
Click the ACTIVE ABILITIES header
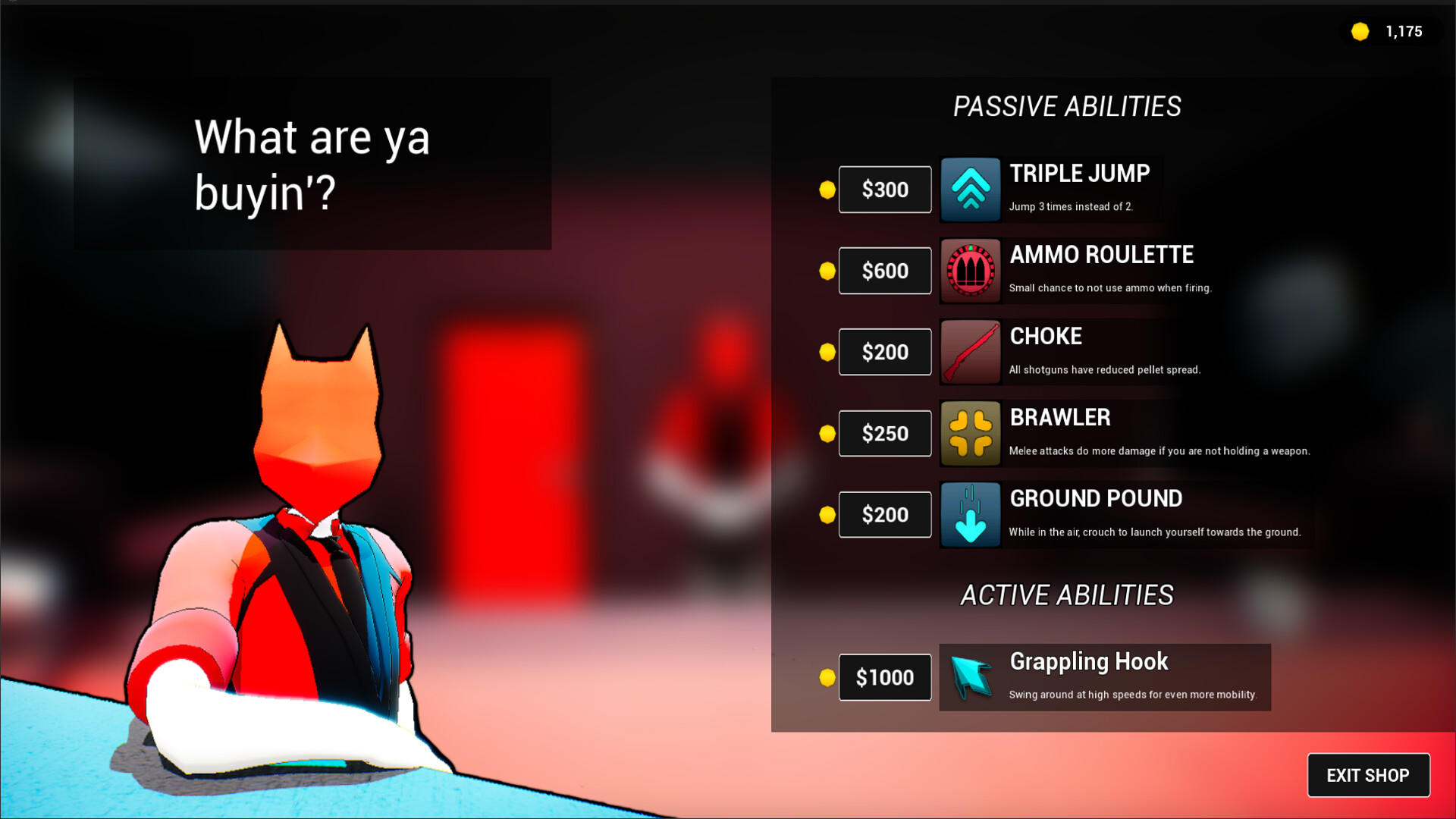(1068, 595)
